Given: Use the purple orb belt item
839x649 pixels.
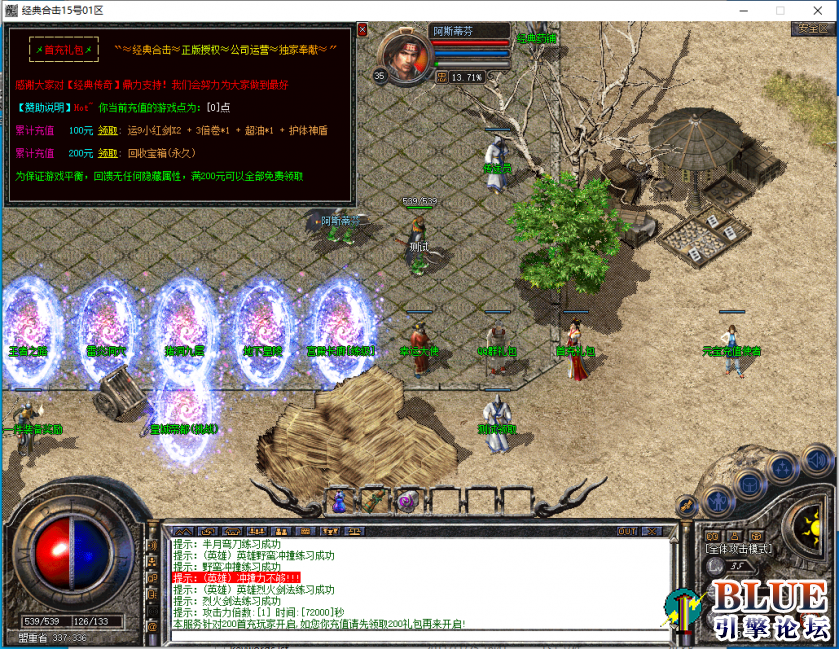Looking at the screenshot, I should pyautogui.click(x=407, y=501).
